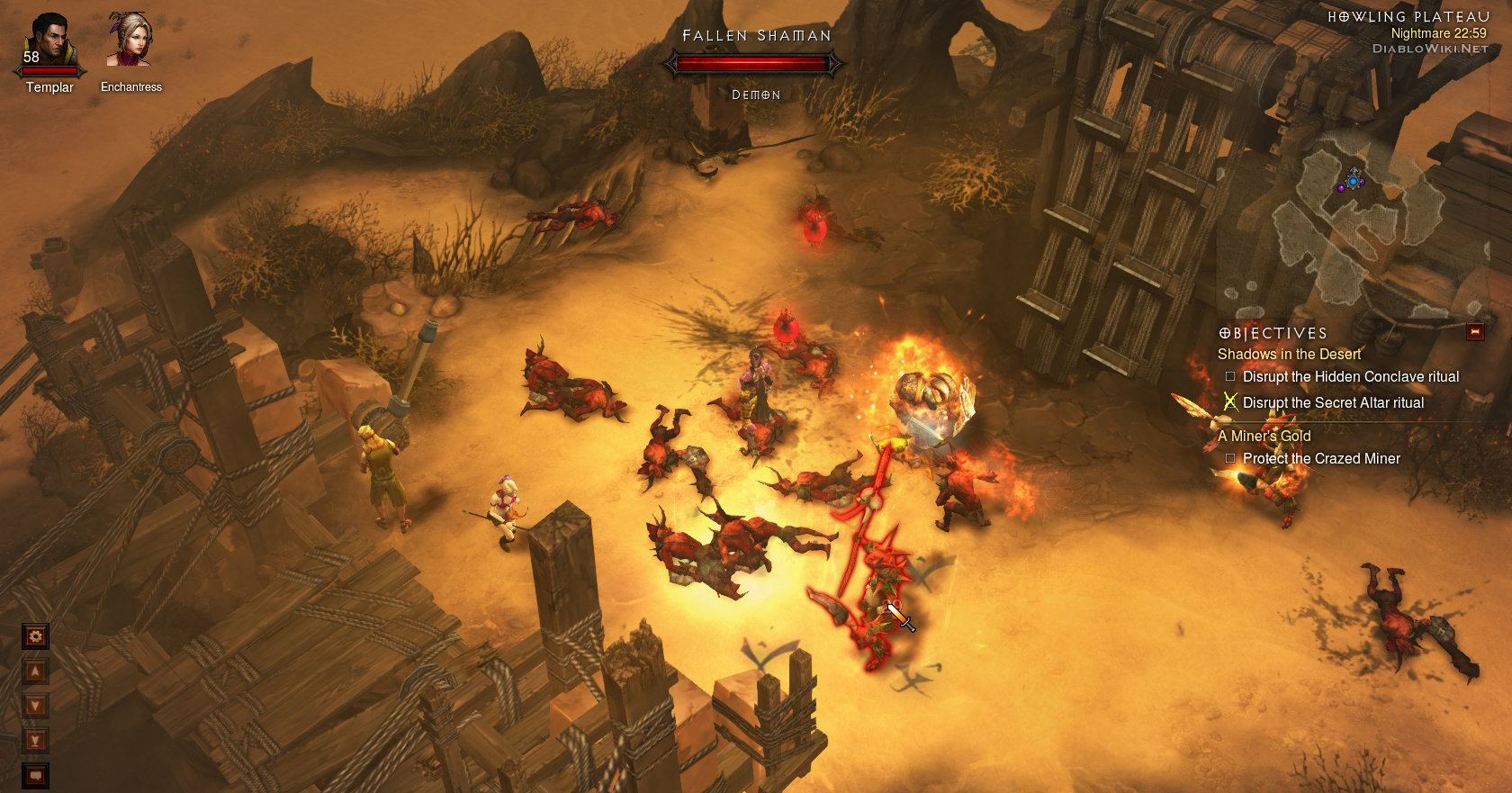Open the chat window speech bubble button
The width and height of the screenshot is (1512, 793).
pyautogui.click(x=35, y=775)
